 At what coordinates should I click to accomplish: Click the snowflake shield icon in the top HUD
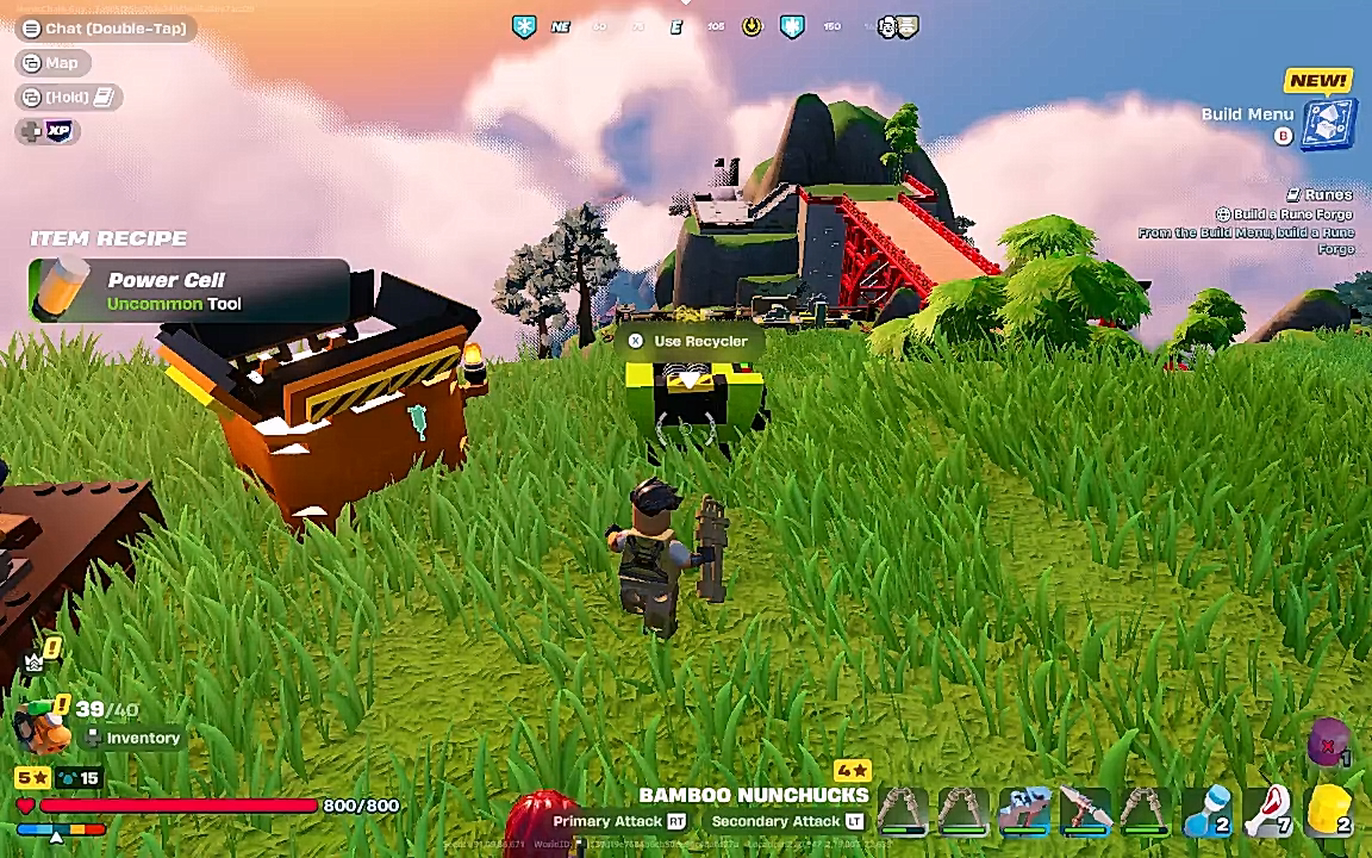(523, 27)
